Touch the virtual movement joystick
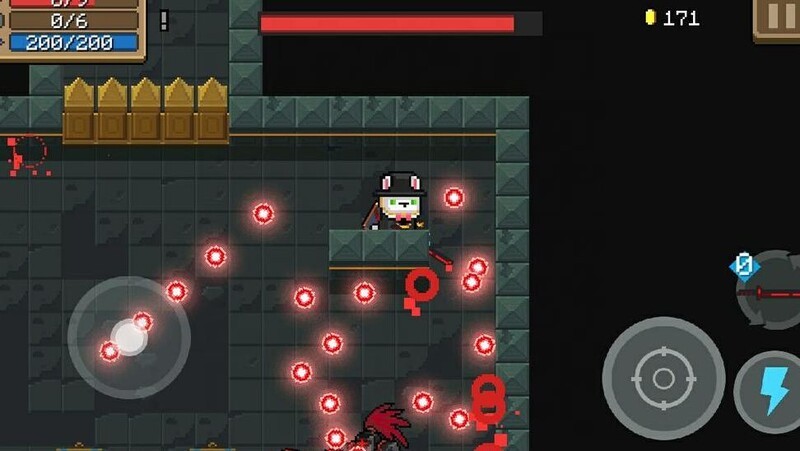Screen dimensions: 800x451 coord(129,337)
